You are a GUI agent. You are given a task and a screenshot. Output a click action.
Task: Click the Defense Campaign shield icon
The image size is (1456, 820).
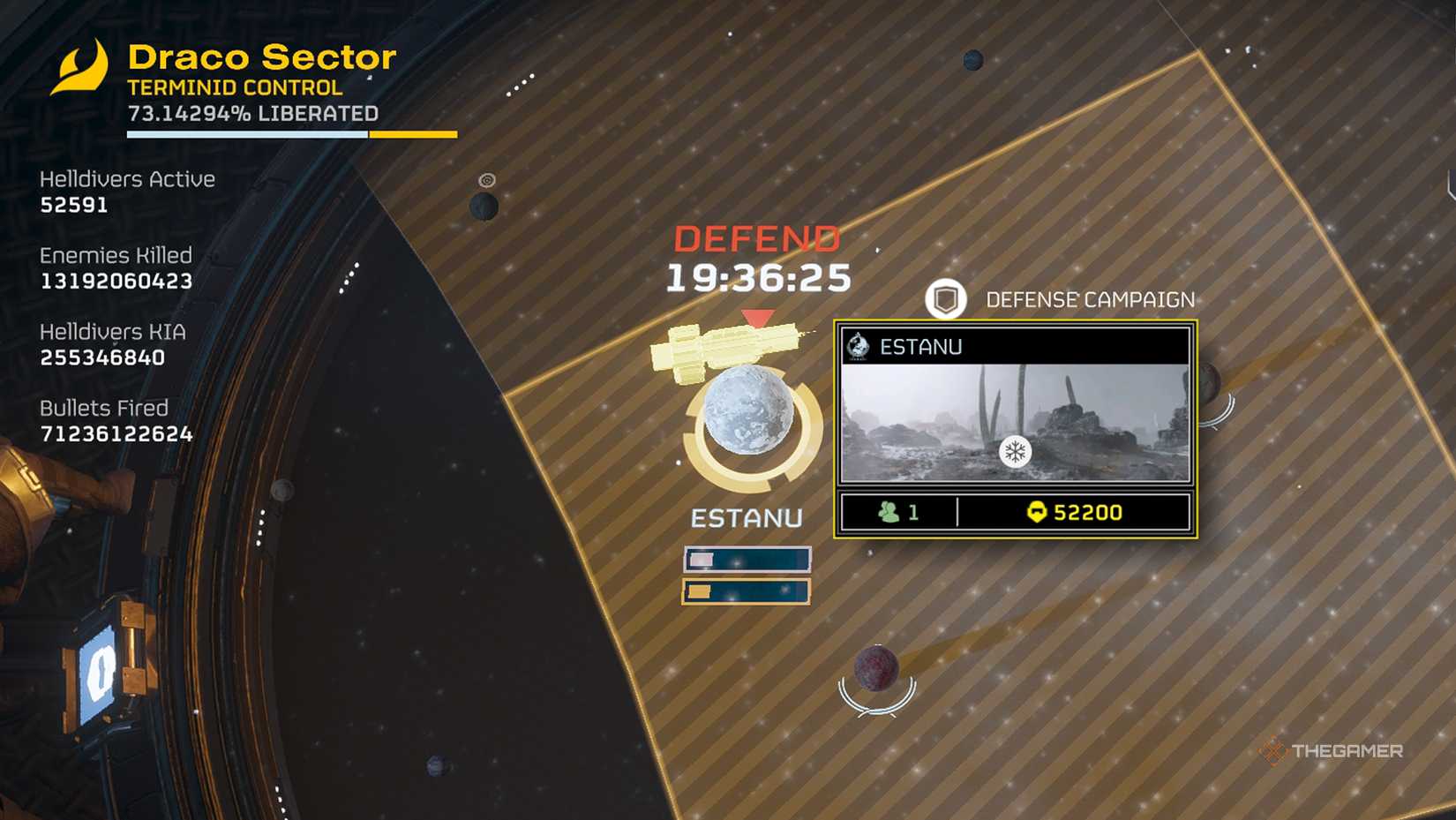(945, 300)
